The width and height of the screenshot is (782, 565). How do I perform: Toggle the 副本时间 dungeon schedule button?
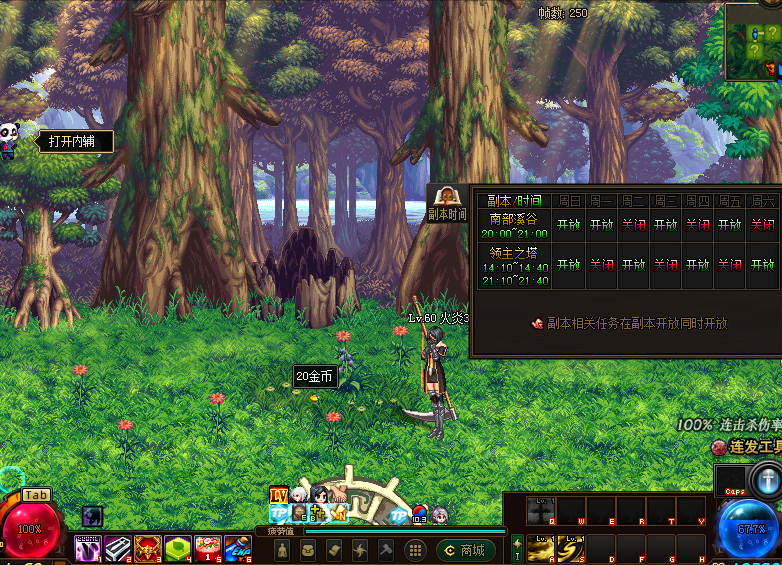point(447,202)
